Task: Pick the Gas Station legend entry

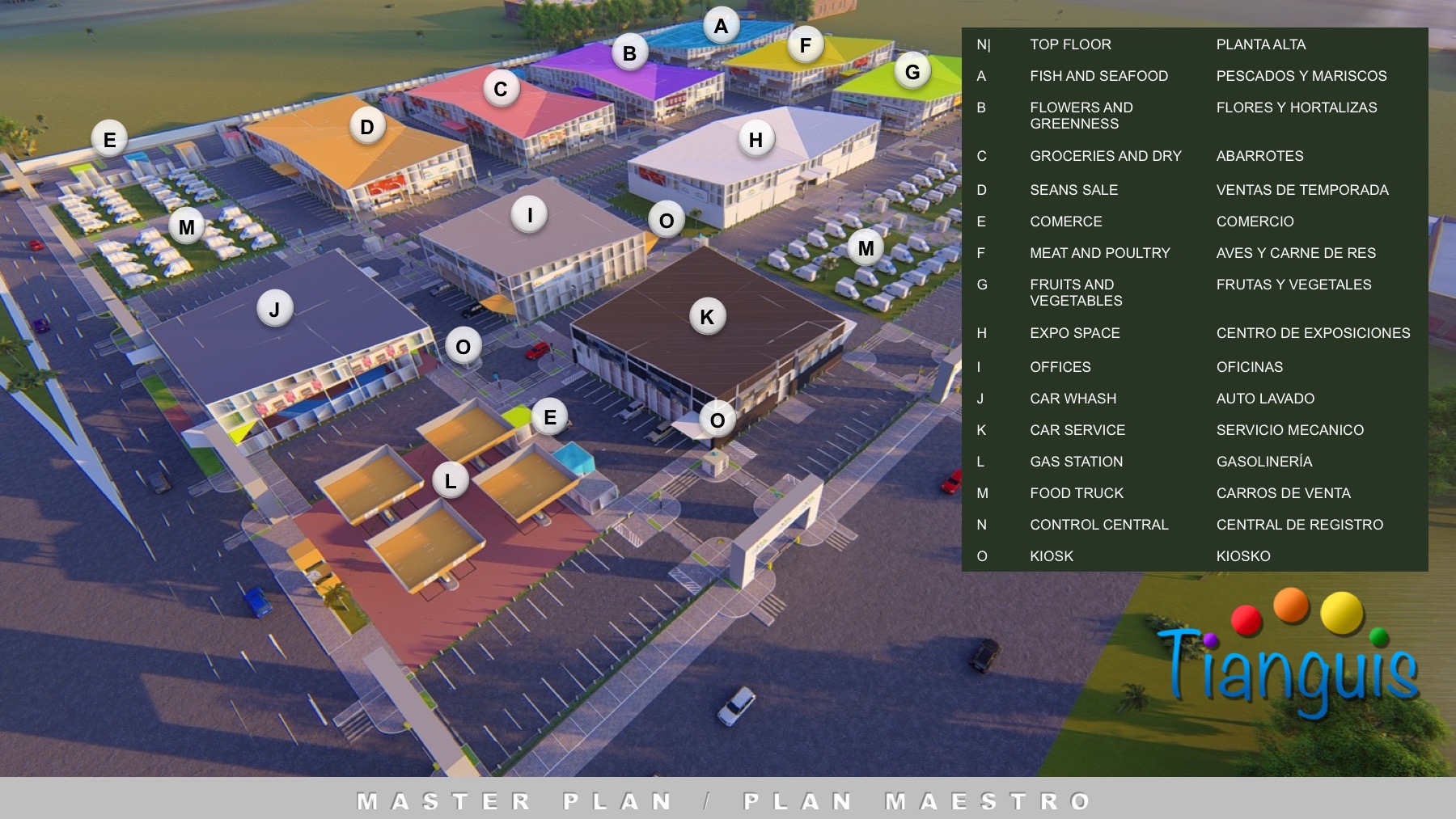Action: (1076, 462)
